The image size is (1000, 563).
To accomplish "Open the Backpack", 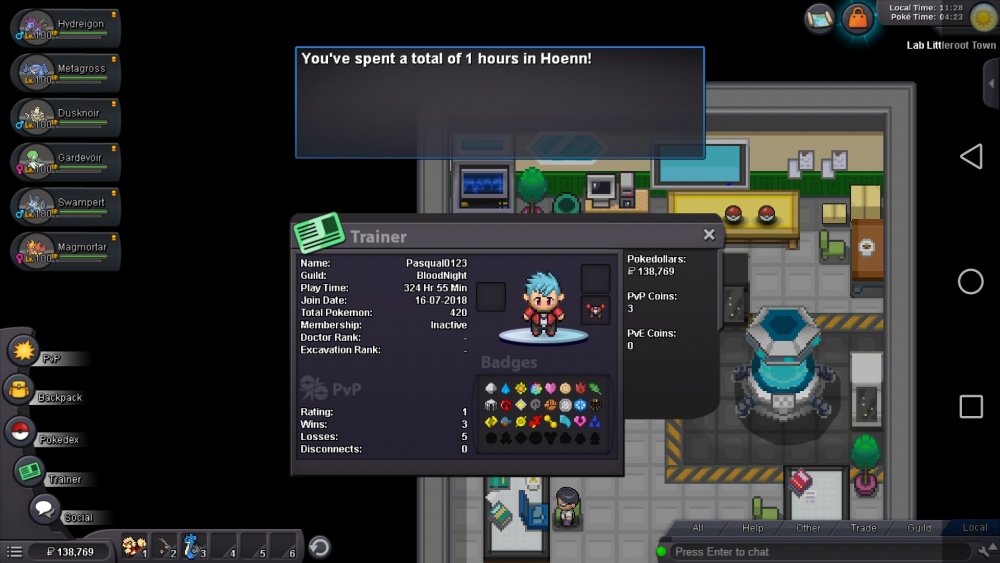I will 20,390.
